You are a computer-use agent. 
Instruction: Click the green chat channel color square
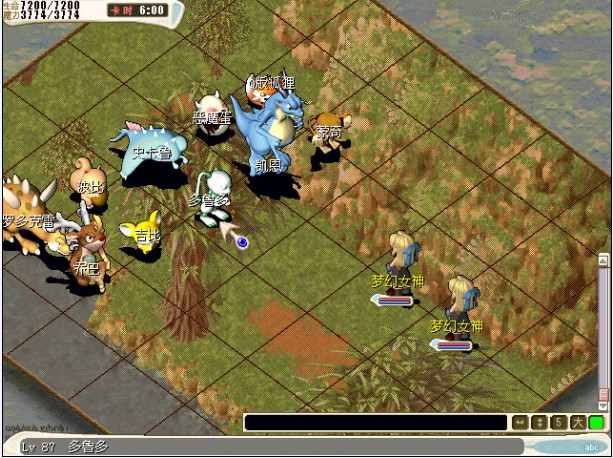596,423
